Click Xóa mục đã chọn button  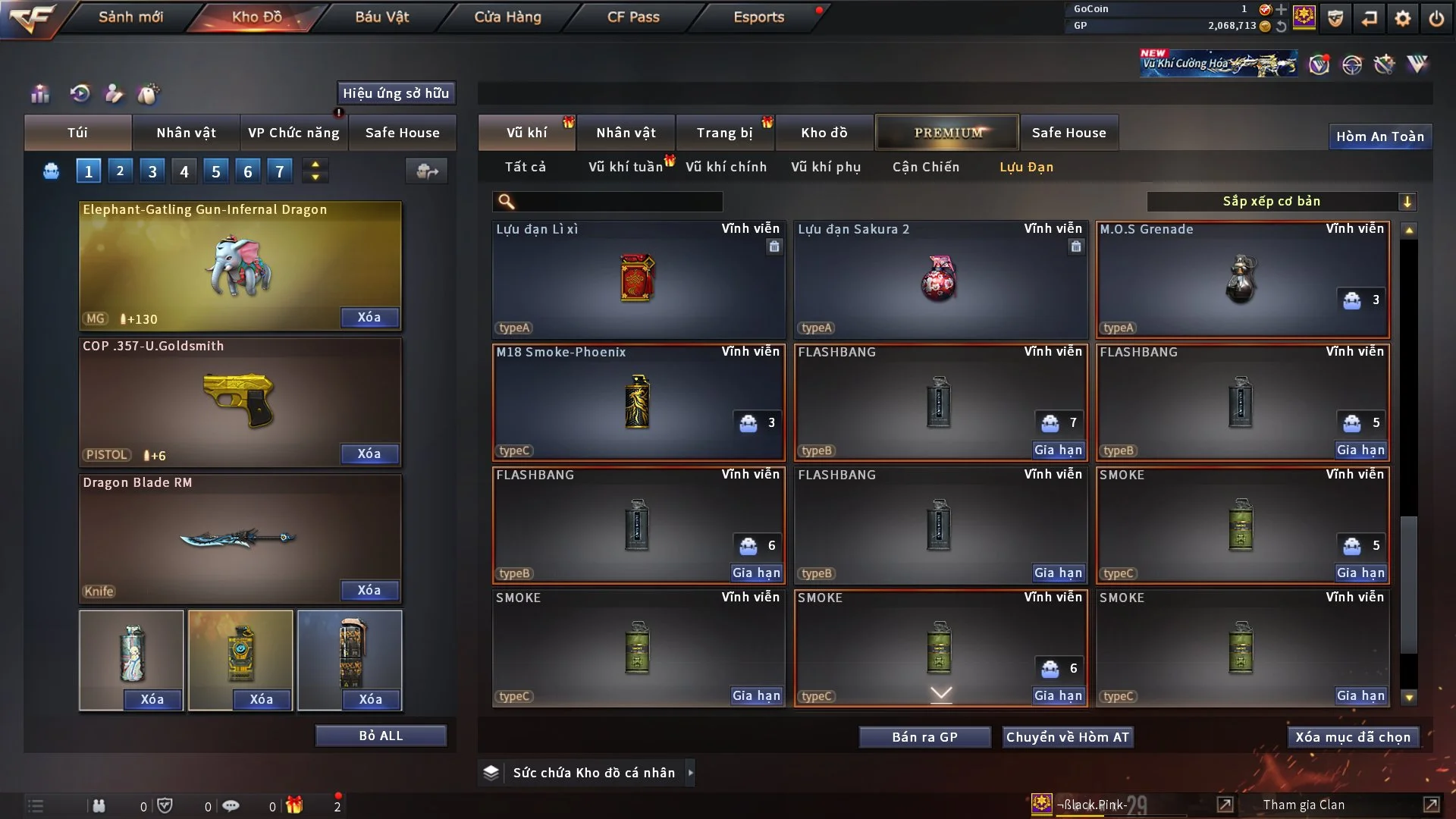(1353, 737)
